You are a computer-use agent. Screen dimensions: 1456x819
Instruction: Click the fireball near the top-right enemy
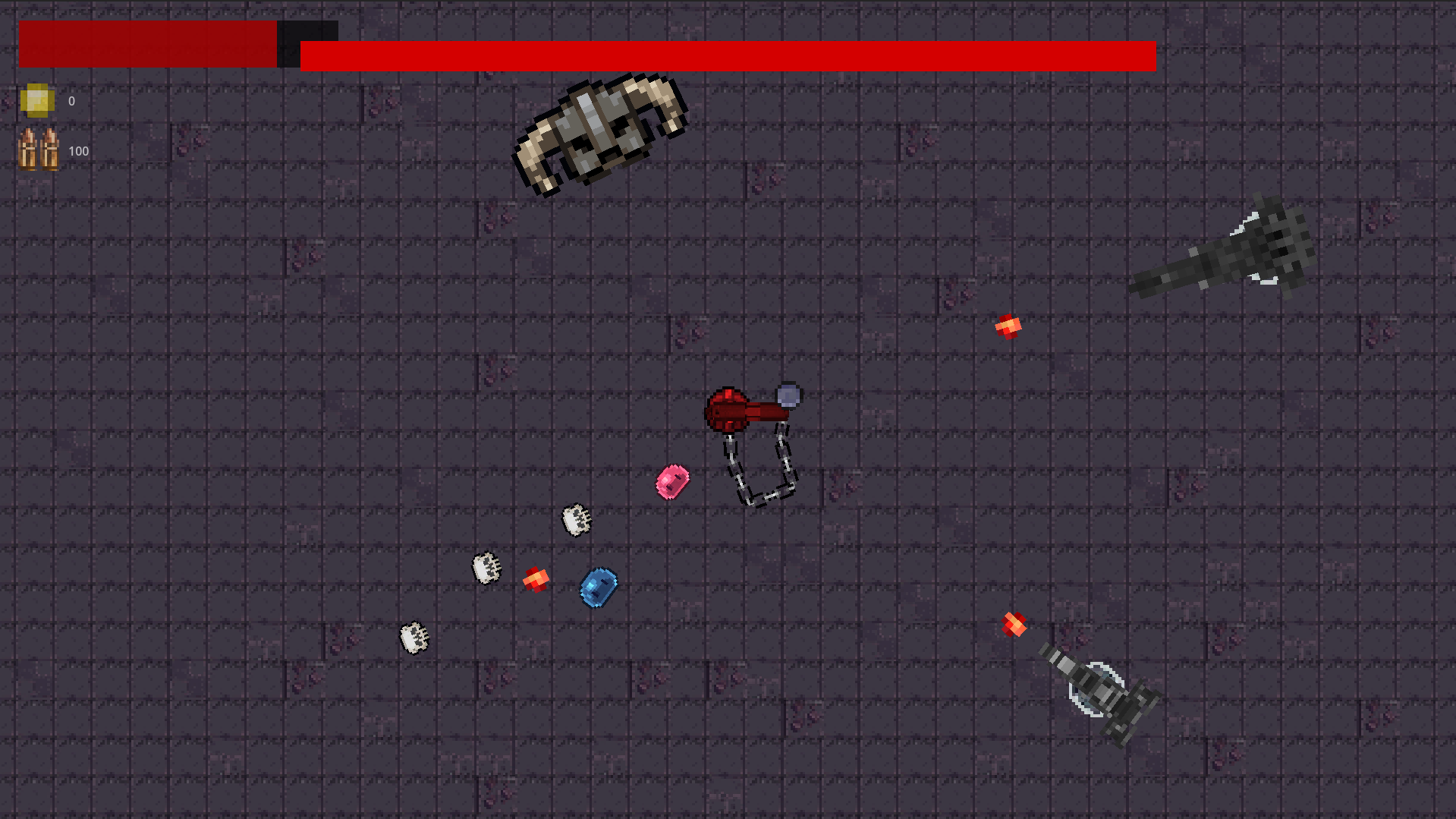[x=1008, y=325]
